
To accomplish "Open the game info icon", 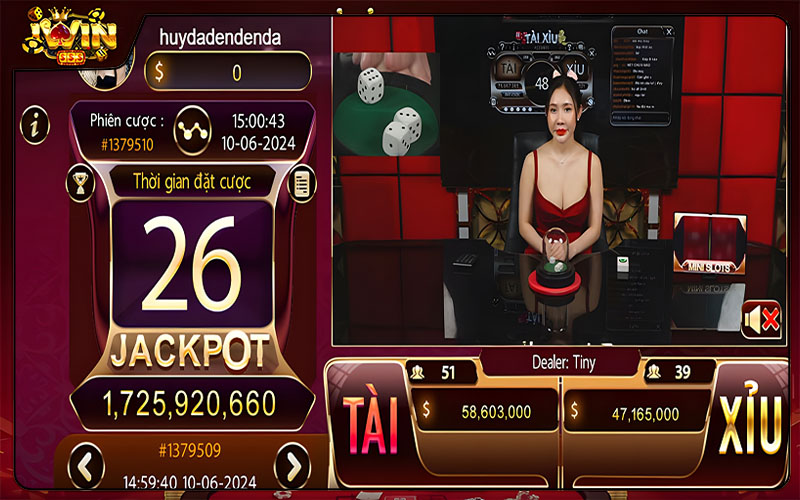I will click(36, 125).
